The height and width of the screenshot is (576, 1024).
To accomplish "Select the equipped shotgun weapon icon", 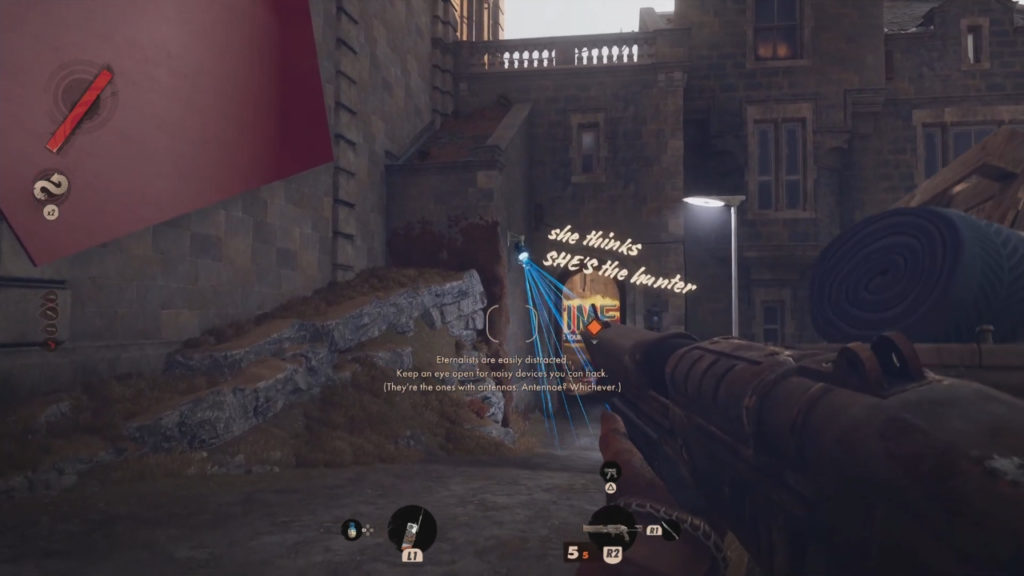I will coord(612,527).
